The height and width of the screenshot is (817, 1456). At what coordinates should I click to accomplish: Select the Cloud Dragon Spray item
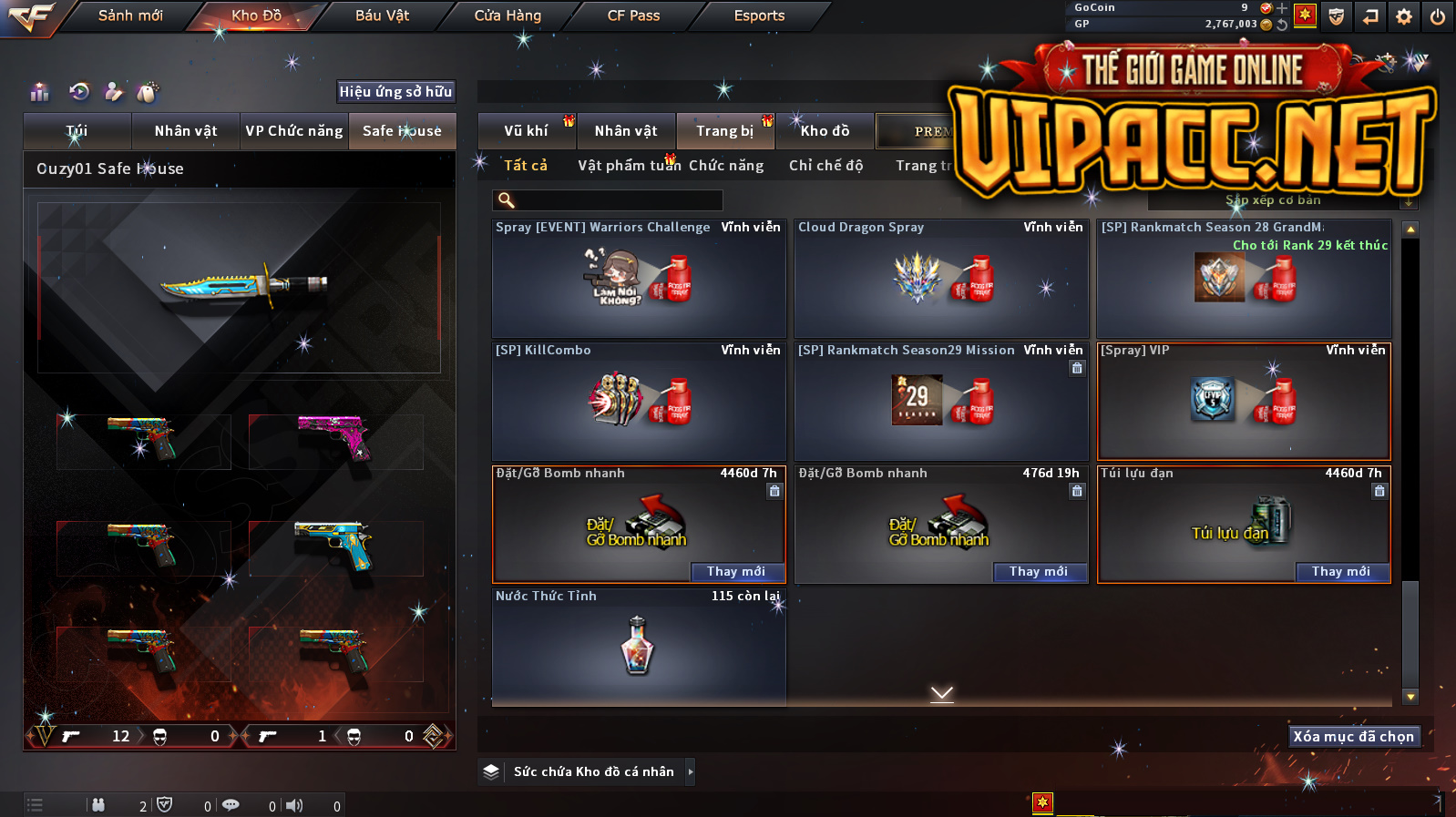coord(941,279)
